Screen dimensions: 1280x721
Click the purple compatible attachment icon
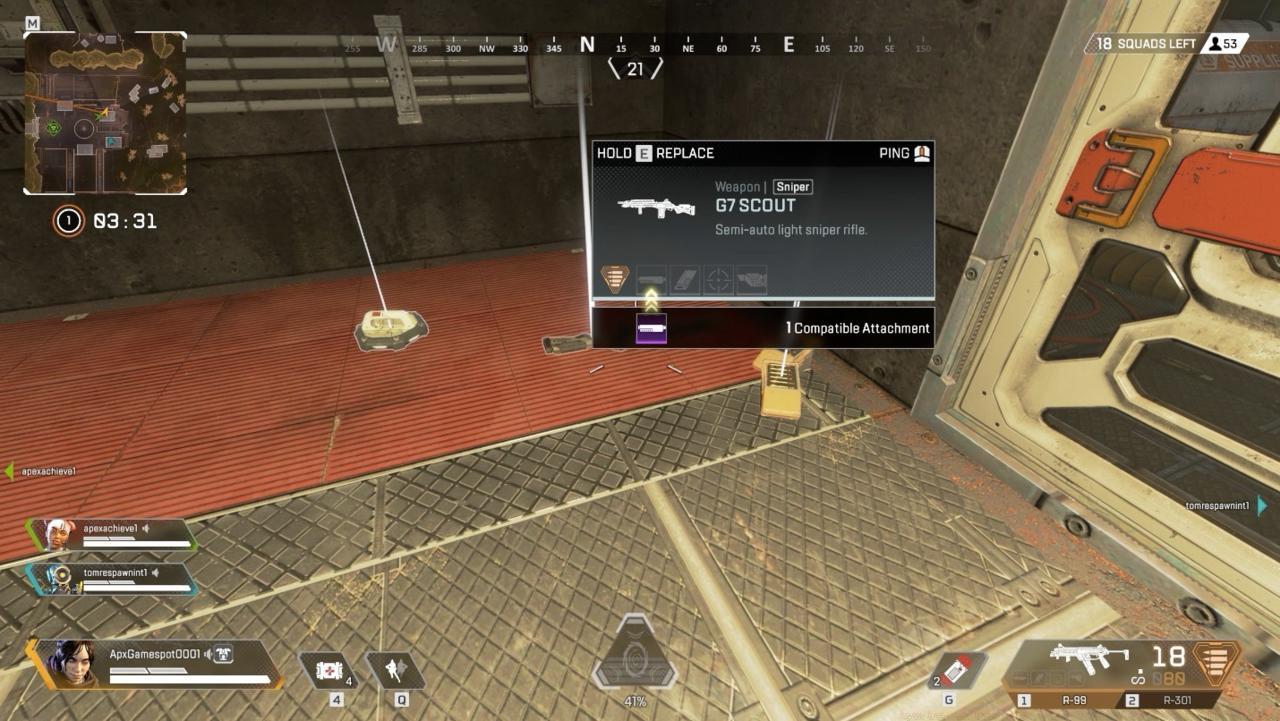[651, 328]
